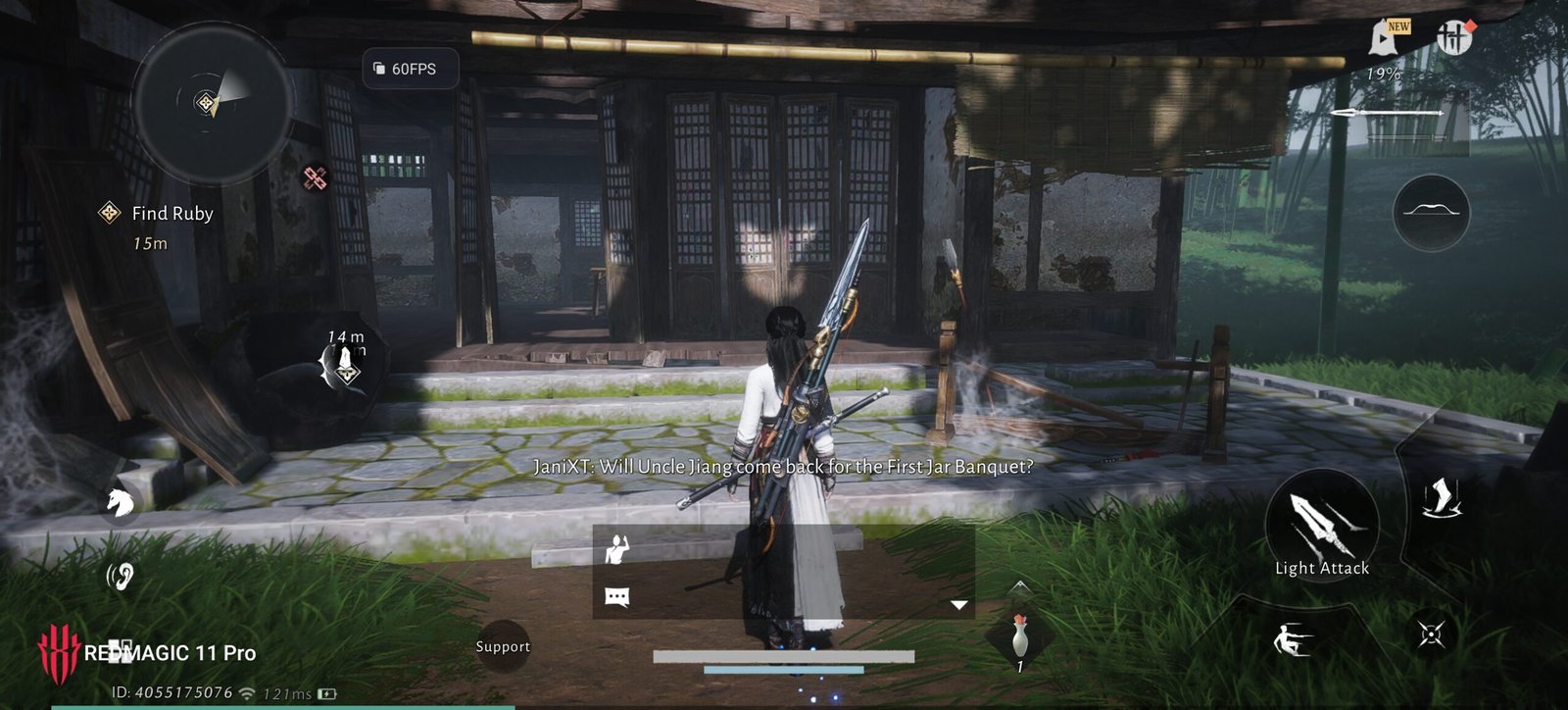
Task: Tap the 60FPS overlay indicator
Action: point(410,69)
